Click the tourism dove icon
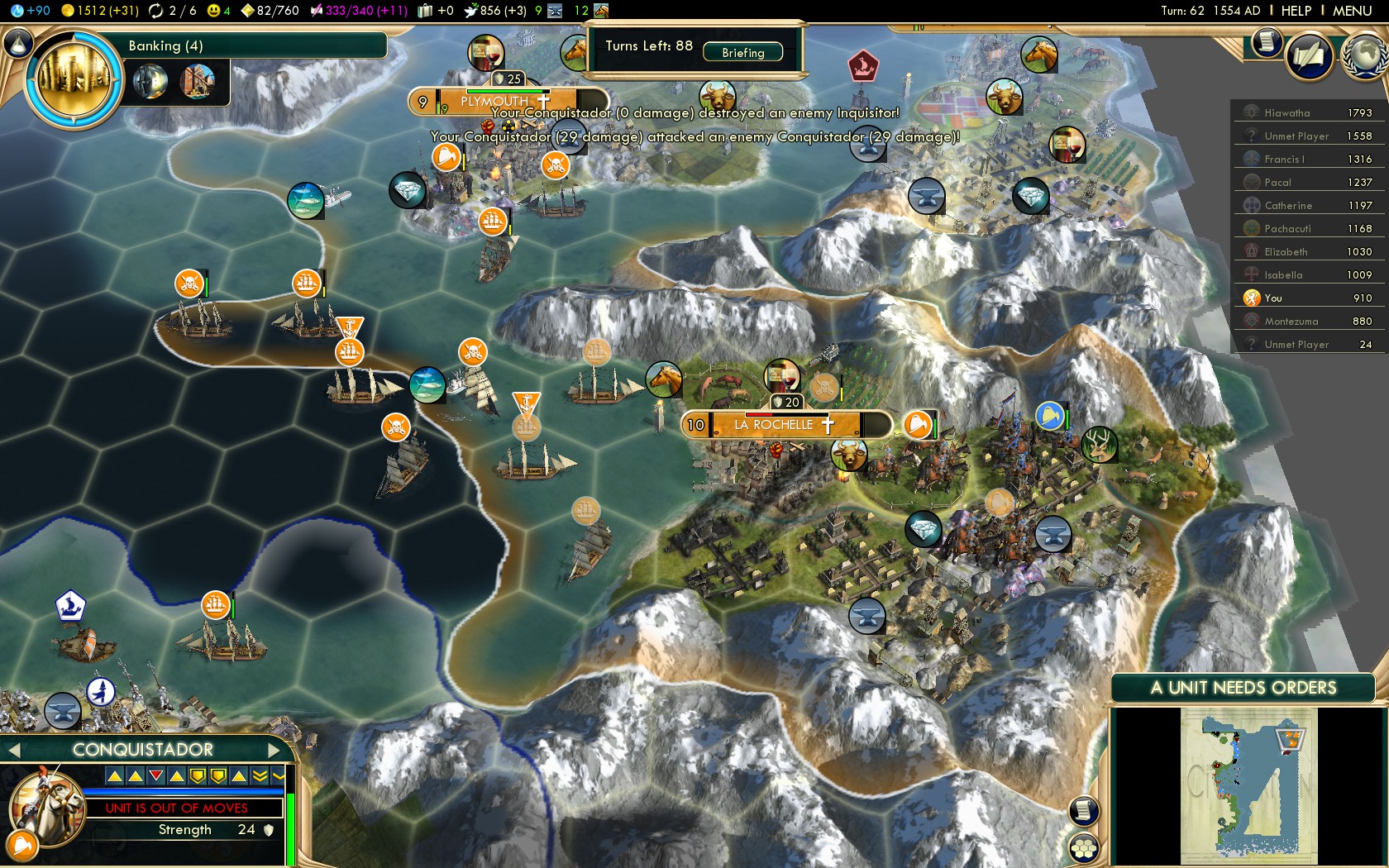 coord(471,11)
